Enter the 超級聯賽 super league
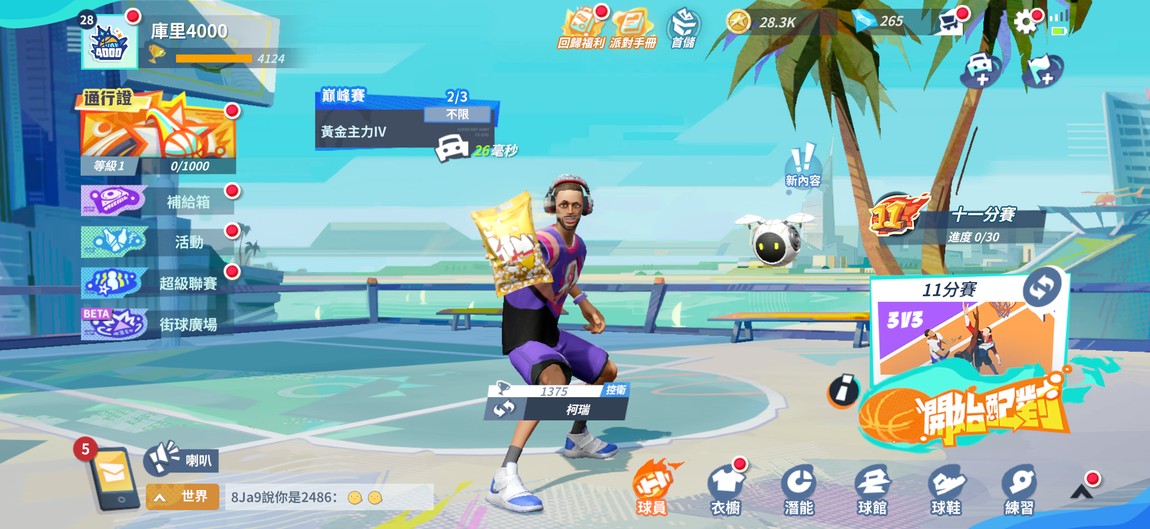 coord(160,283)
